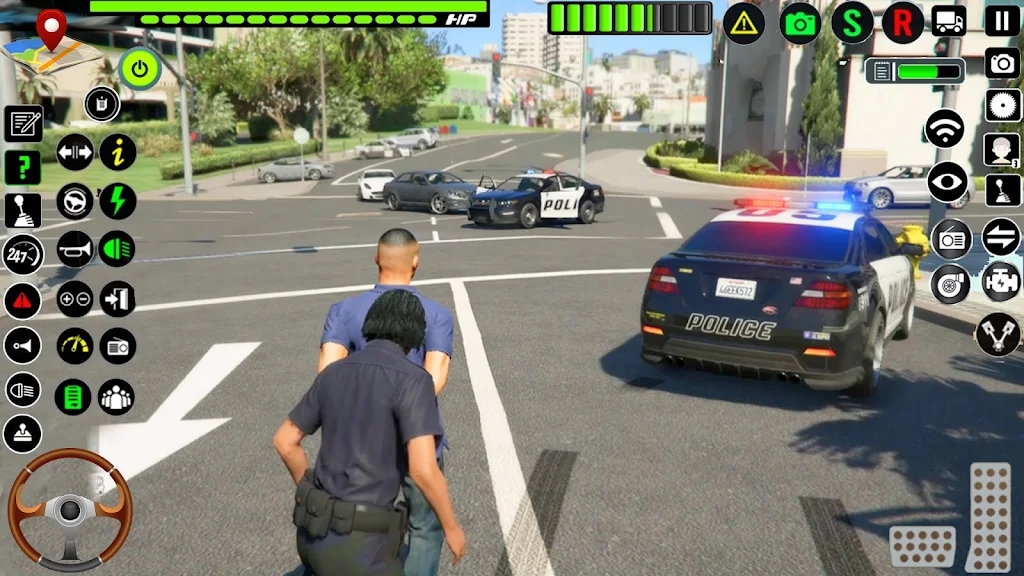Screen dimensions: 1024x576
Task: Open the green question mark help
Action: click(23, 167)
